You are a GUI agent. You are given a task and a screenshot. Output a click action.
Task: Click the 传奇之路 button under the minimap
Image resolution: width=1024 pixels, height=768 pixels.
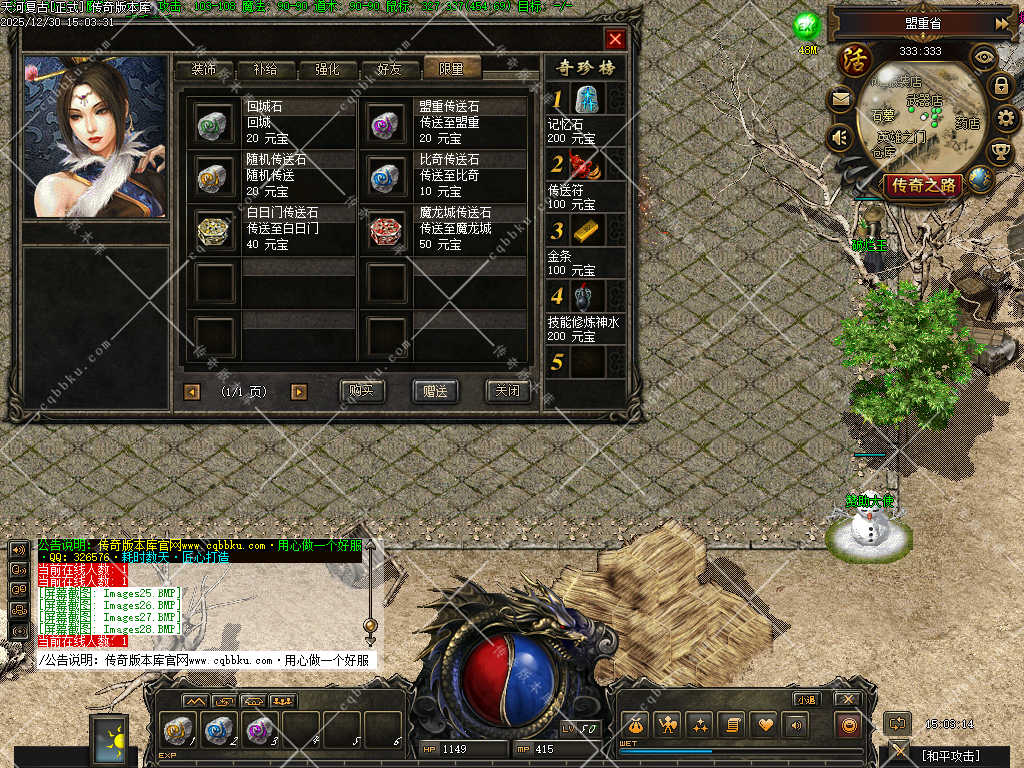[922, 185]
